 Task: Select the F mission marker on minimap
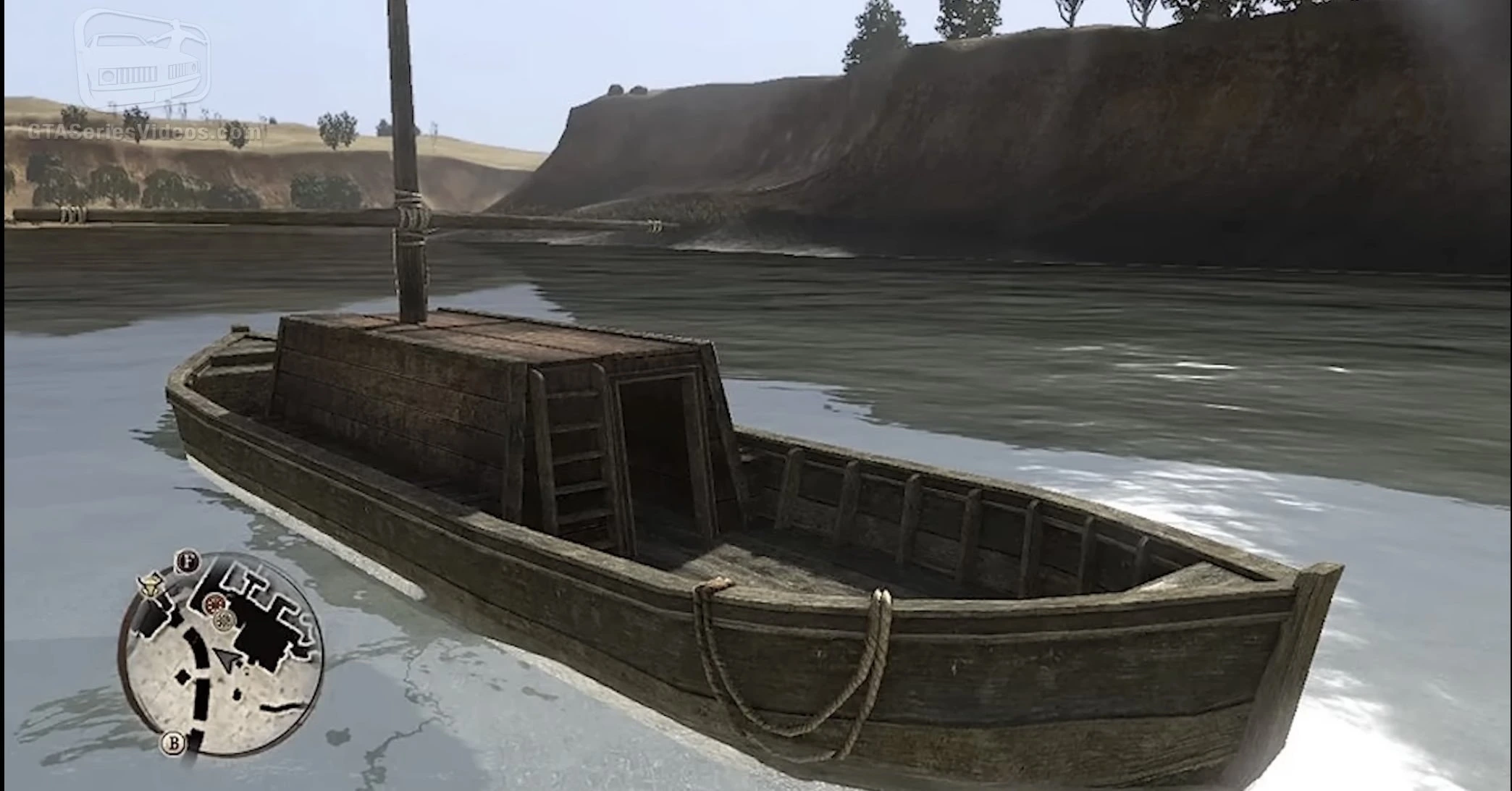188,561
